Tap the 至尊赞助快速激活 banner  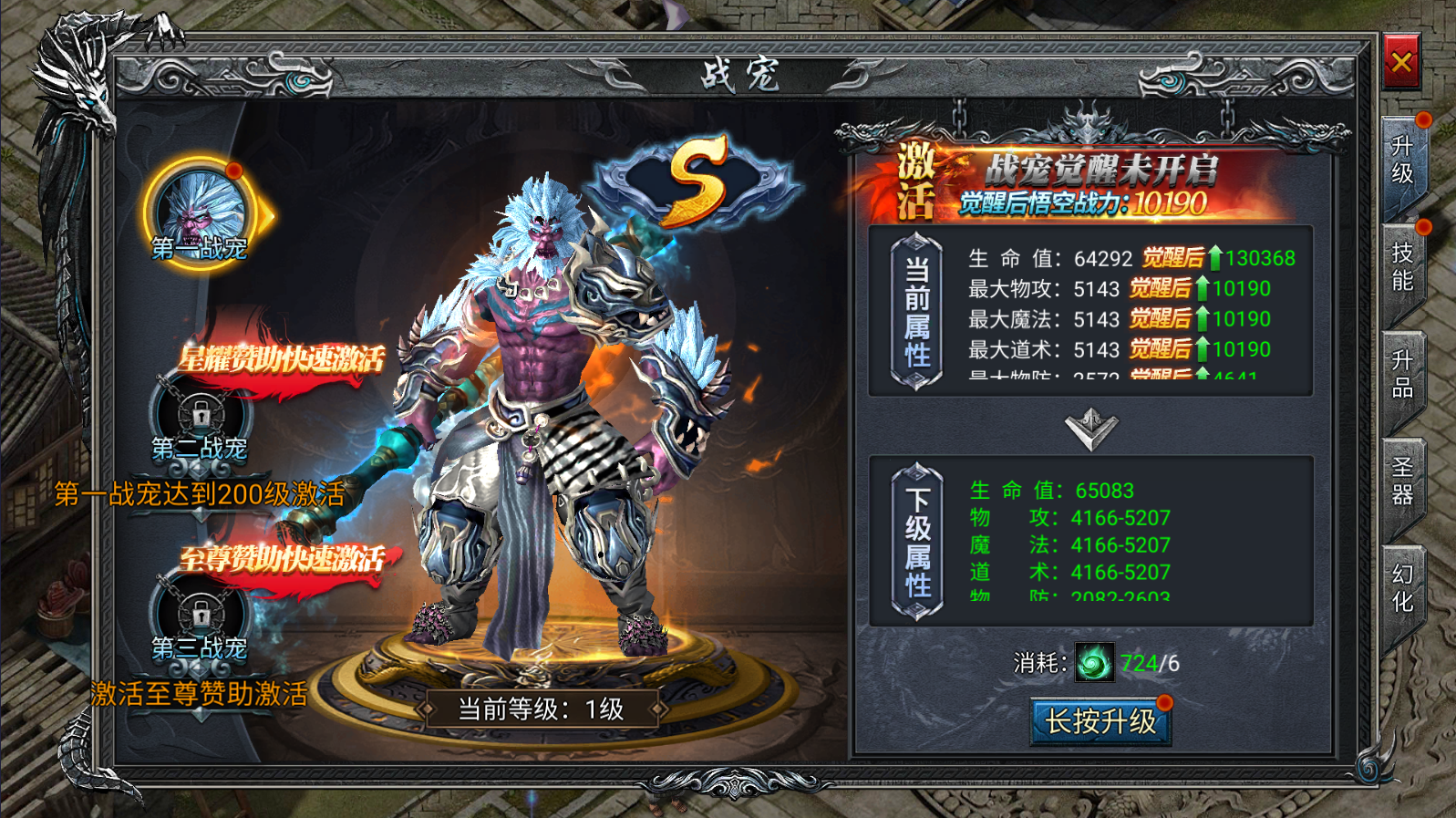tap(281, 560)
